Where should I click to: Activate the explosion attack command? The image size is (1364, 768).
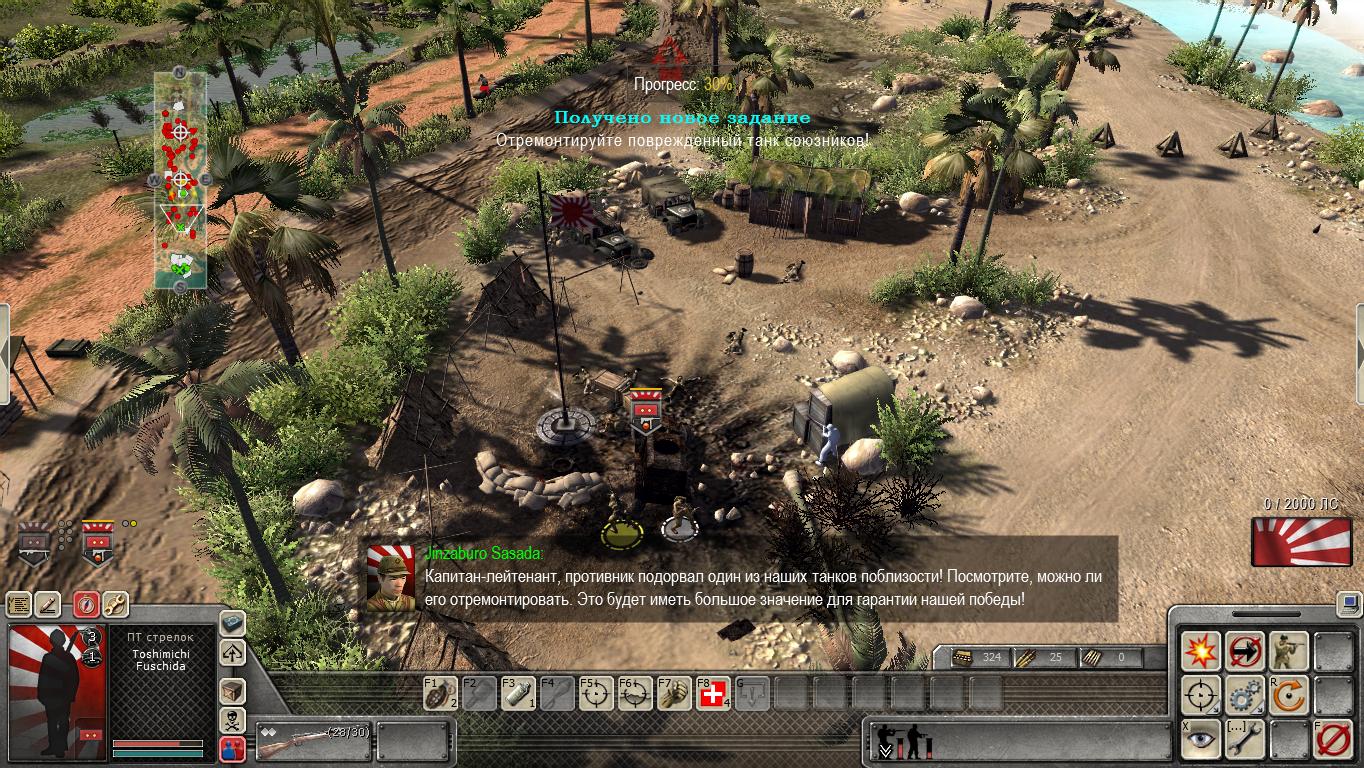[1201, 651]
